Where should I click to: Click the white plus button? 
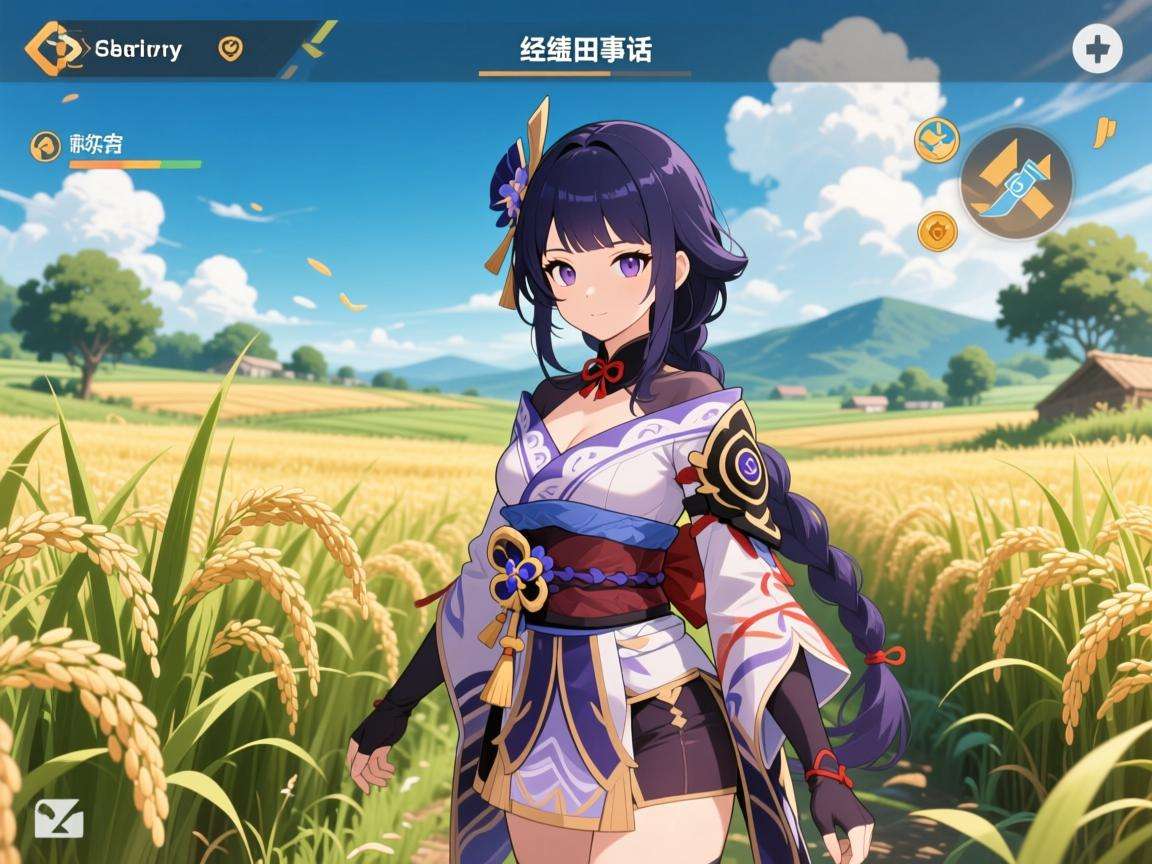(x=1097, y=49)
